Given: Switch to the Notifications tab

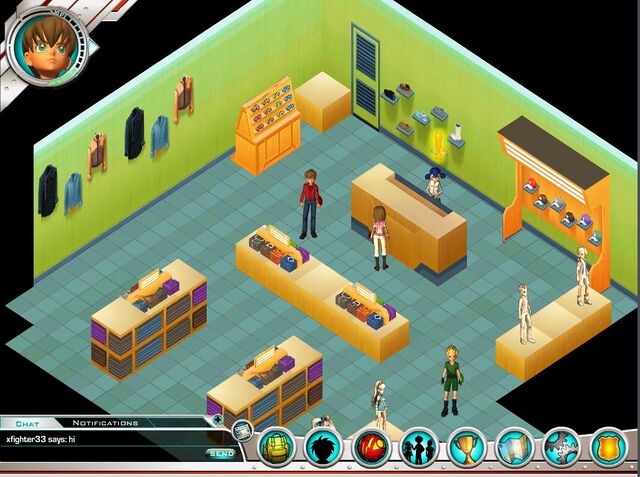Looking at the screenshot, I should click(105, 423).
